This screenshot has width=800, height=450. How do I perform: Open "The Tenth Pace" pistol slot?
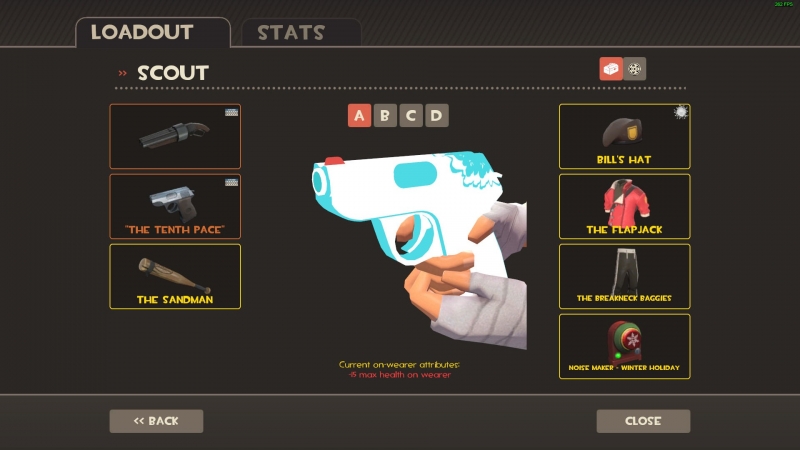pos(175,206)
